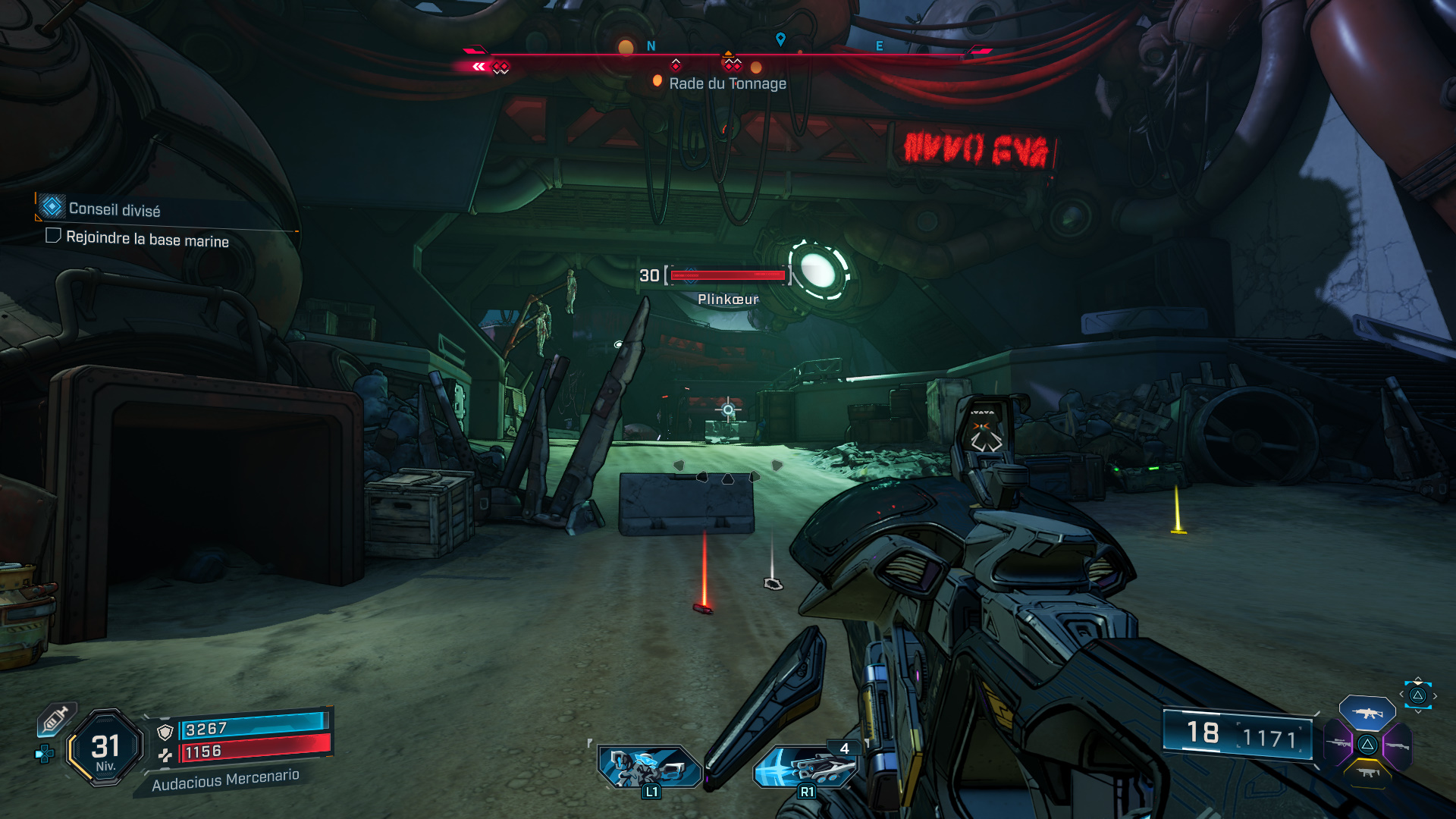The height and width of the screenshot is (819, 1456).
Task: Switch to the sniper rifle weapon slot
Action: [x=1338, y=744]
